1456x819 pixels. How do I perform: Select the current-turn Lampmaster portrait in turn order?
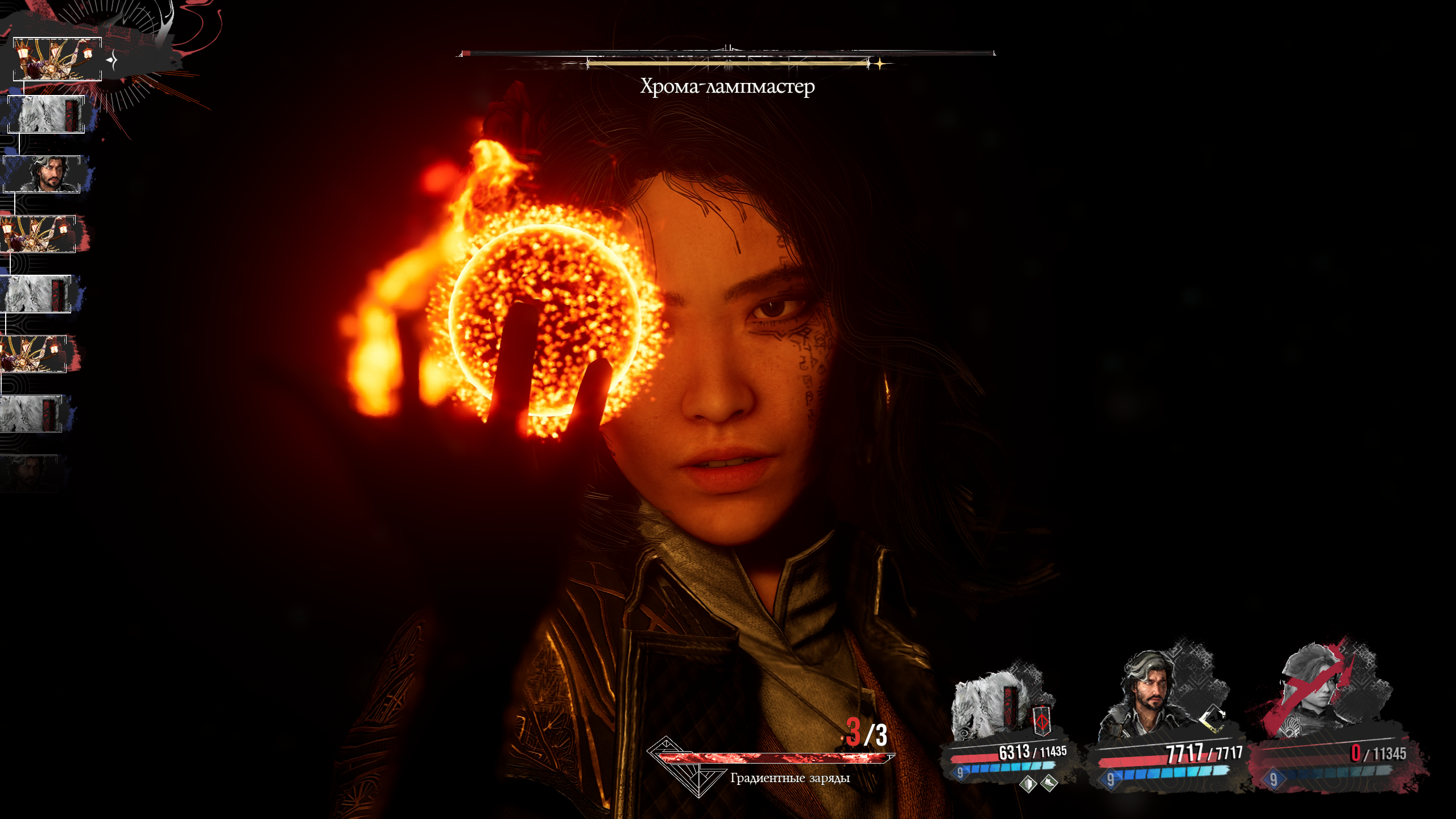[57, 59]
